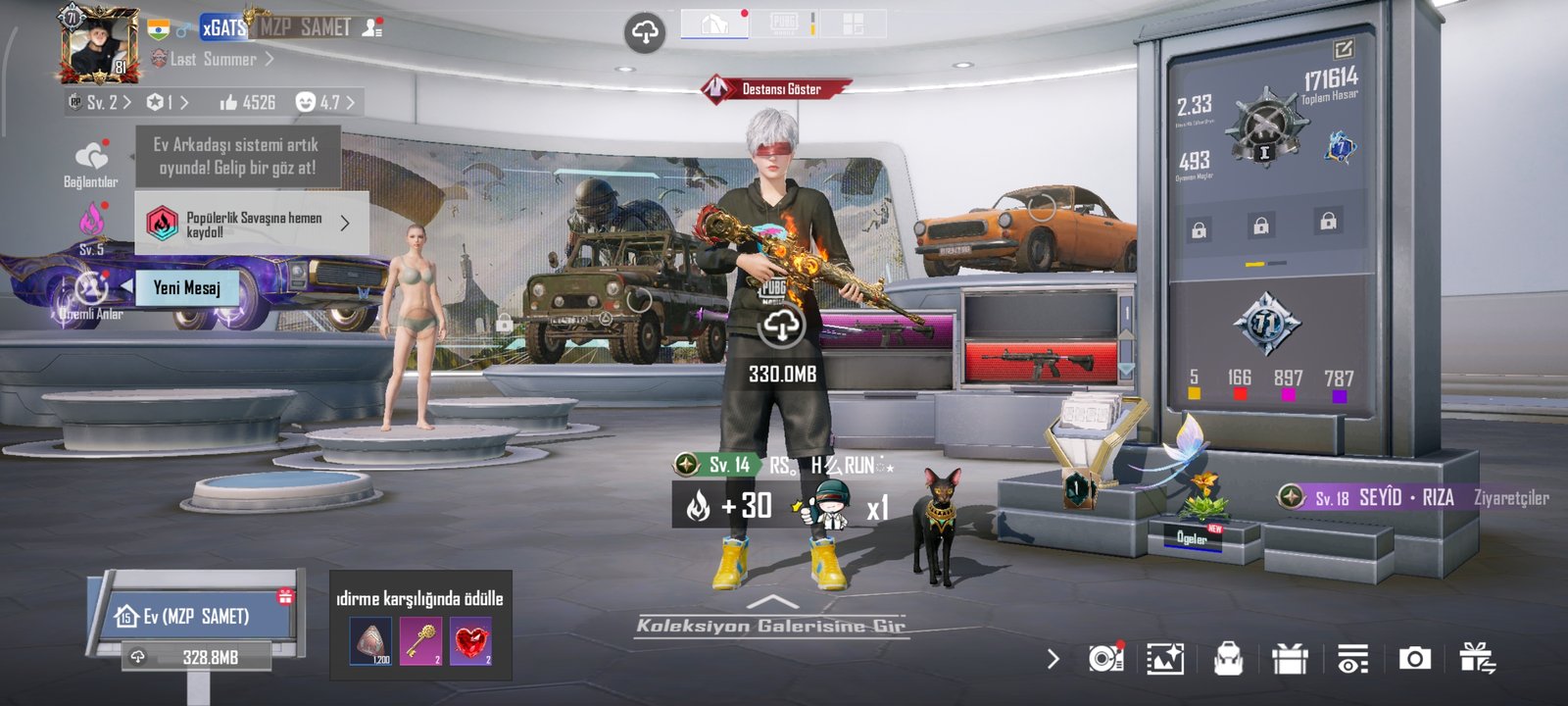Click the Last Summer title link
1568x706 pixels.
(x=214, y=59)
